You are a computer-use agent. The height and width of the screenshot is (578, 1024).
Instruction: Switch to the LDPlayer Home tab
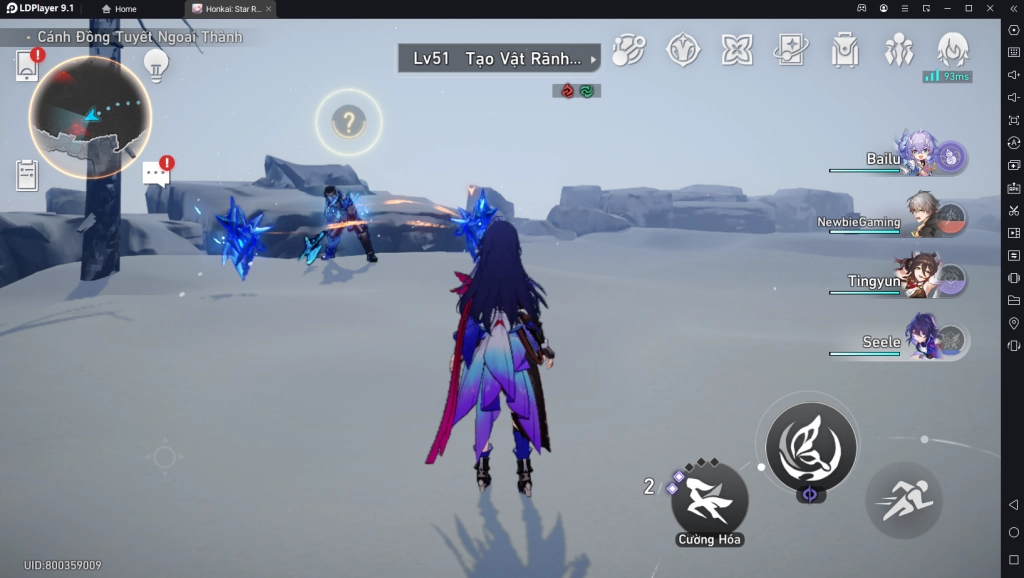119,9
